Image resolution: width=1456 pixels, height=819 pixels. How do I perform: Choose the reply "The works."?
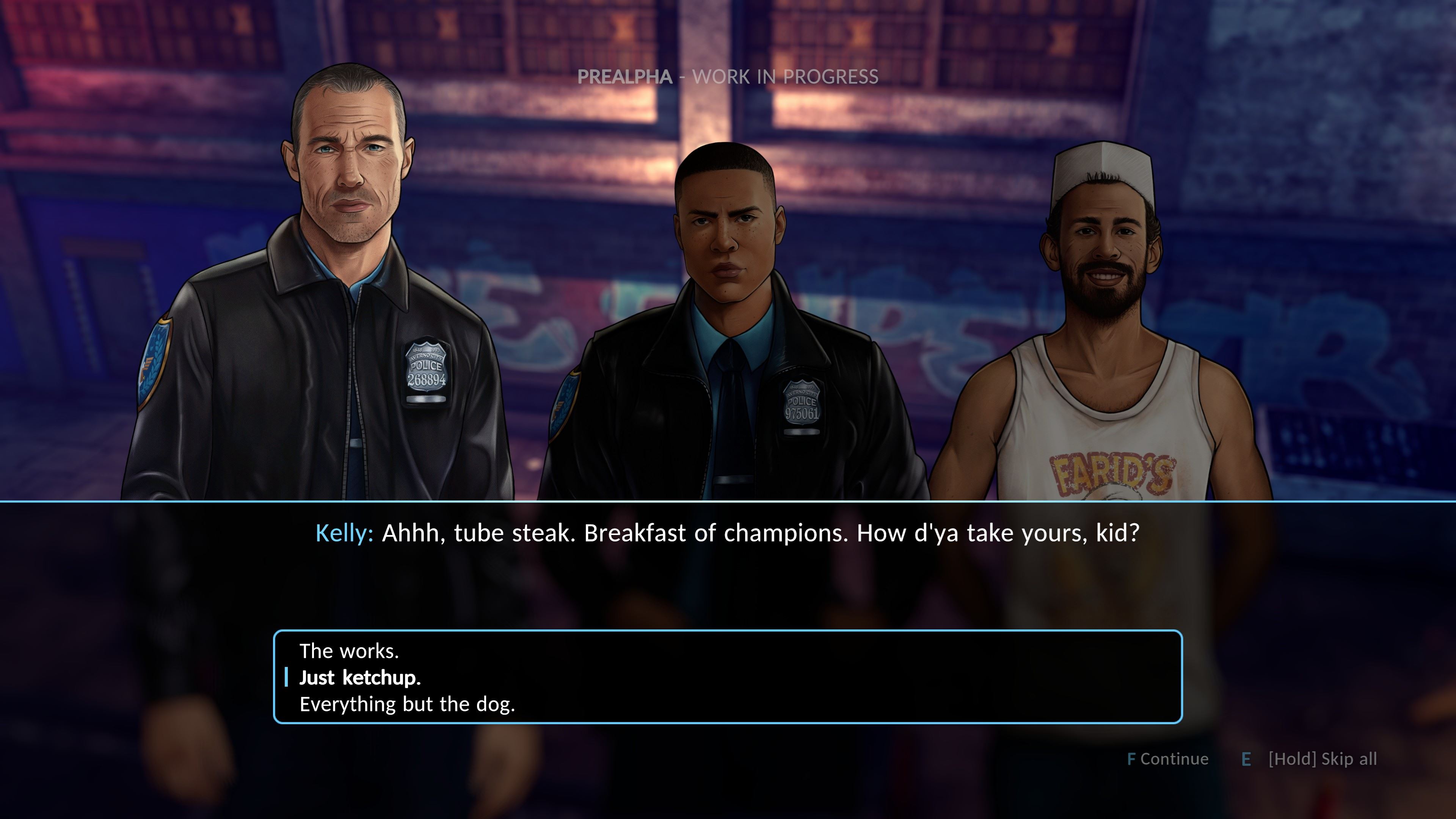(349, 651)
